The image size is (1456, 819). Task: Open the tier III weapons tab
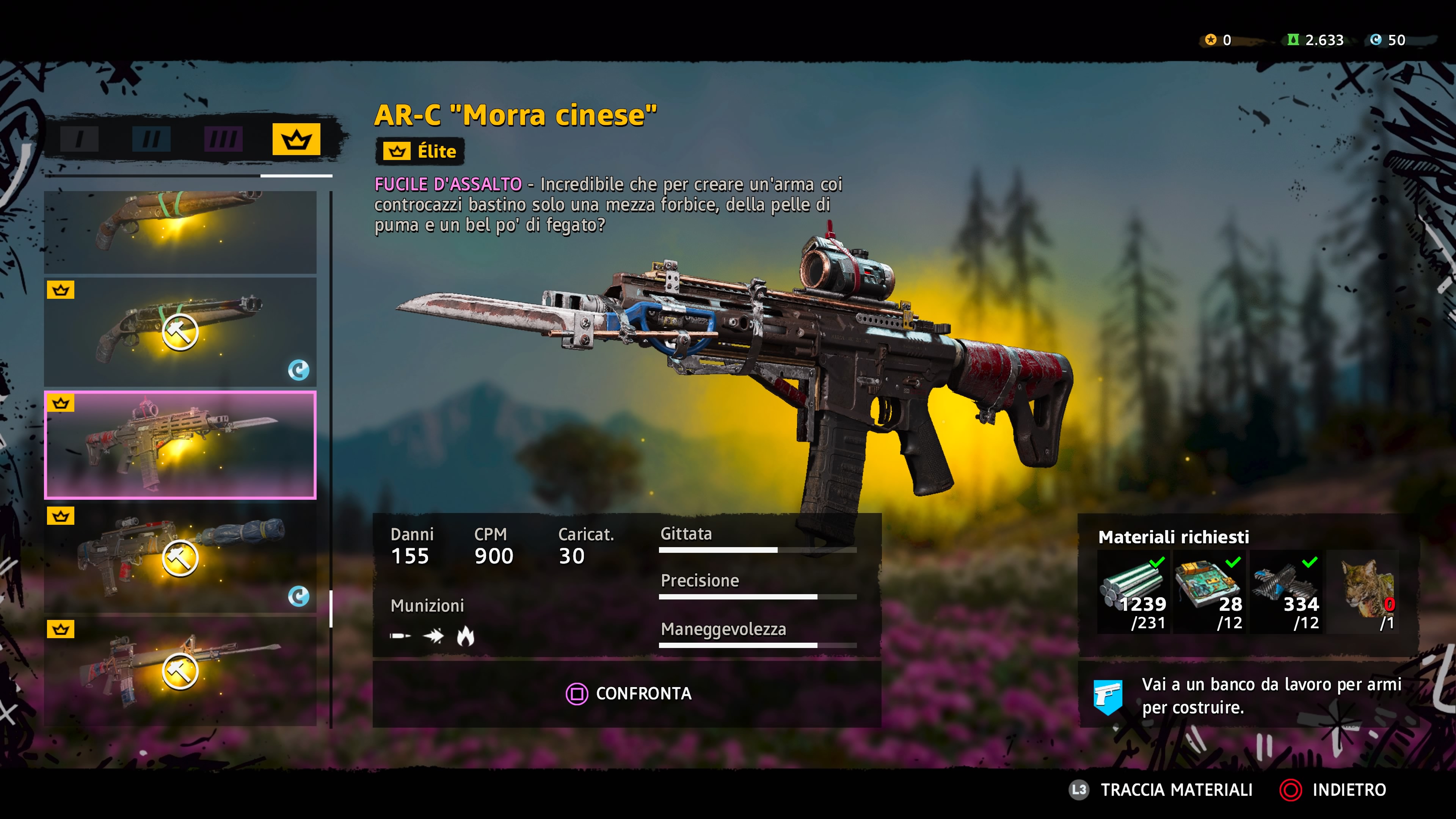(x=223, y=139)
